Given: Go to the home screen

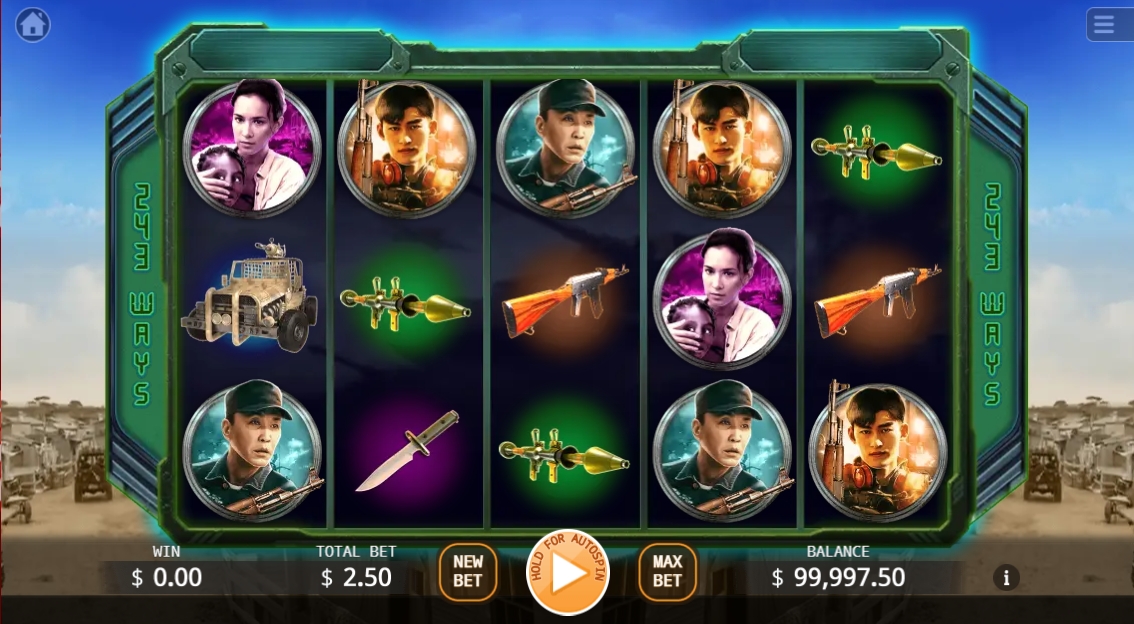Looking at the screenshot, I should pyautogui.click(x=32, y=25).
